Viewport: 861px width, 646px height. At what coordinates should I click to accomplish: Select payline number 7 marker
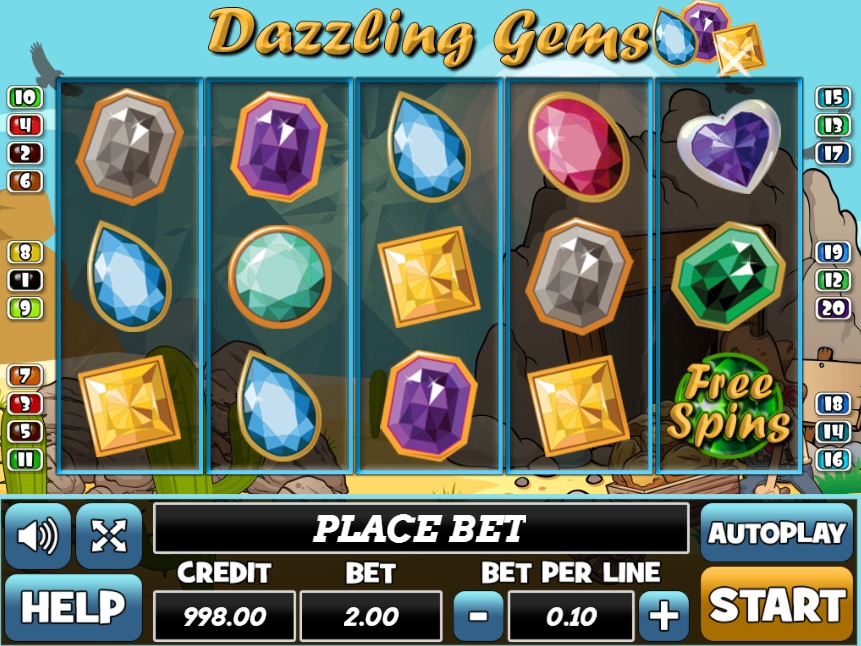(26, 376)
